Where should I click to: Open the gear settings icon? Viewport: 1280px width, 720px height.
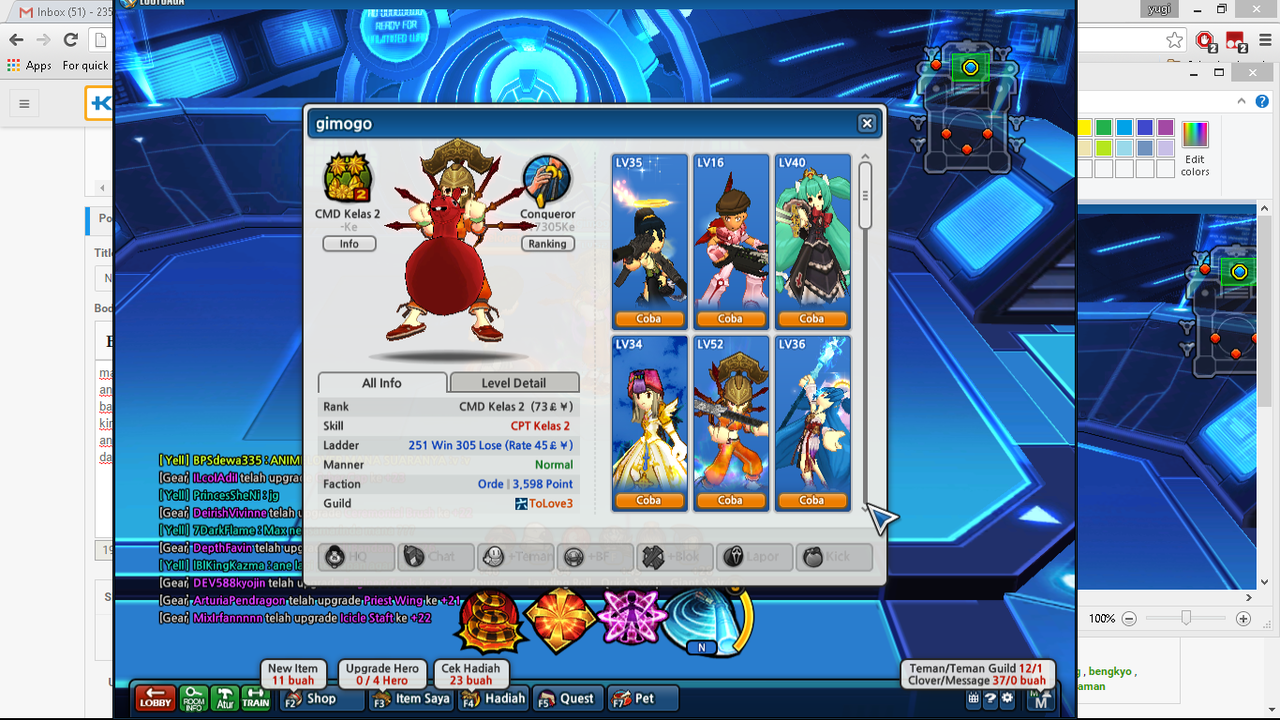pos(1007,699)
